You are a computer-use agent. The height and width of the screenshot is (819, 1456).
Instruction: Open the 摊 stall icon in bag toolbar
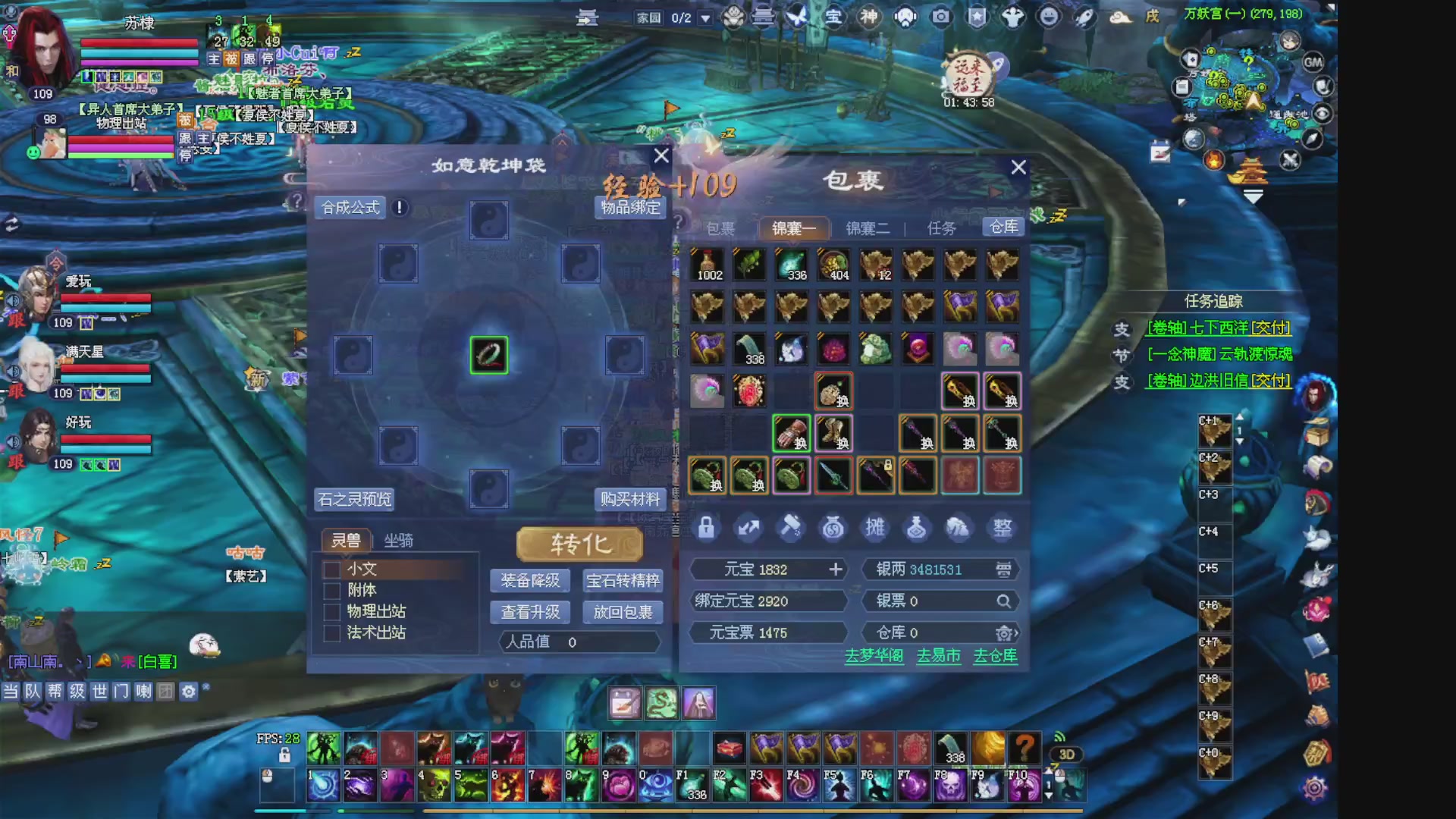(x=875, y=529)
